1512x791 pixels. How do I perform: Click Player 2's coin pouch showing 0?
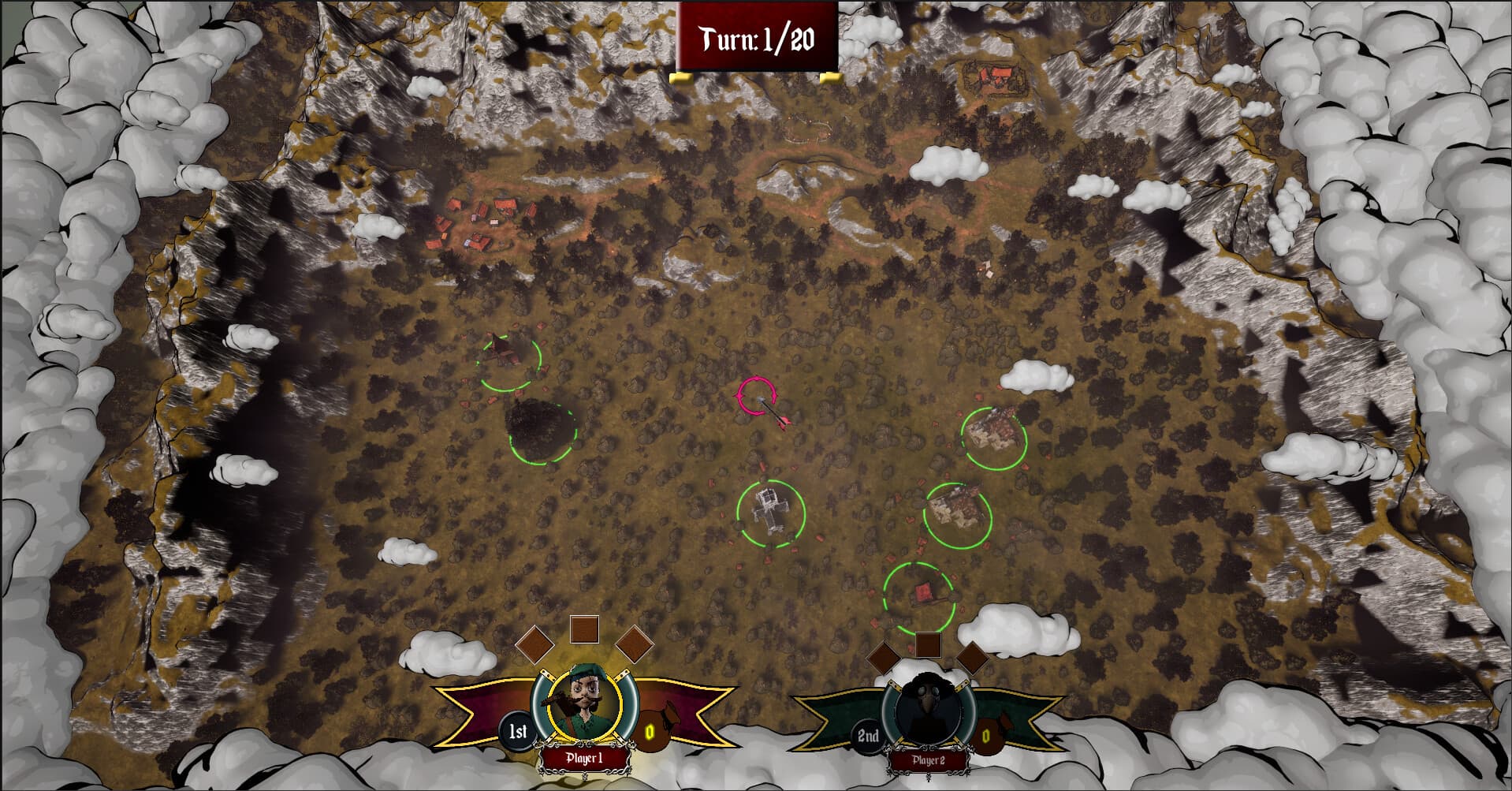coord(986,733)
